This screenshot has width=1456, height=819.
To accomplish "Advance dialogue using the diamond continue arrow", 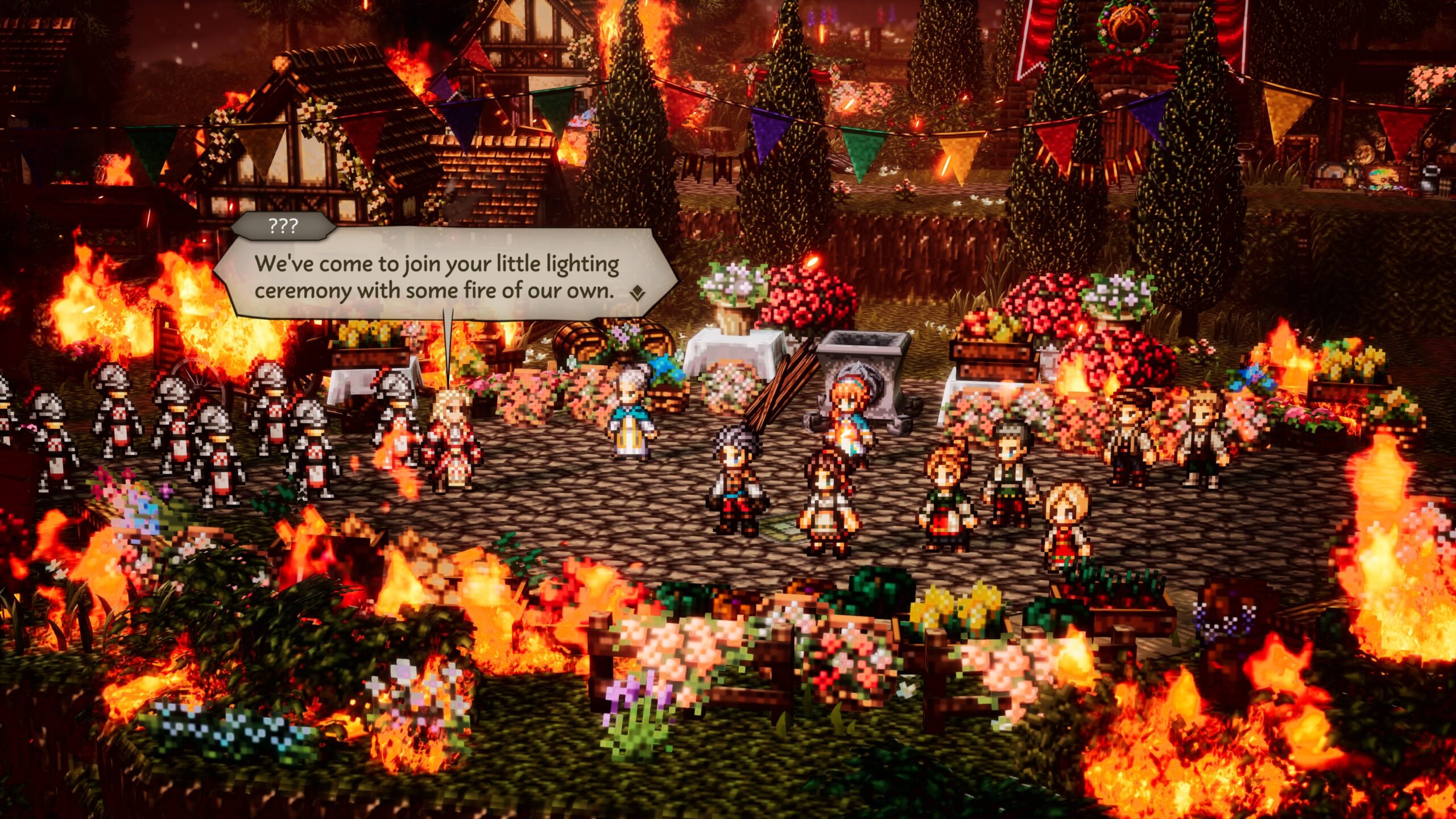I will pyautogui.click(x=638, y=293).
